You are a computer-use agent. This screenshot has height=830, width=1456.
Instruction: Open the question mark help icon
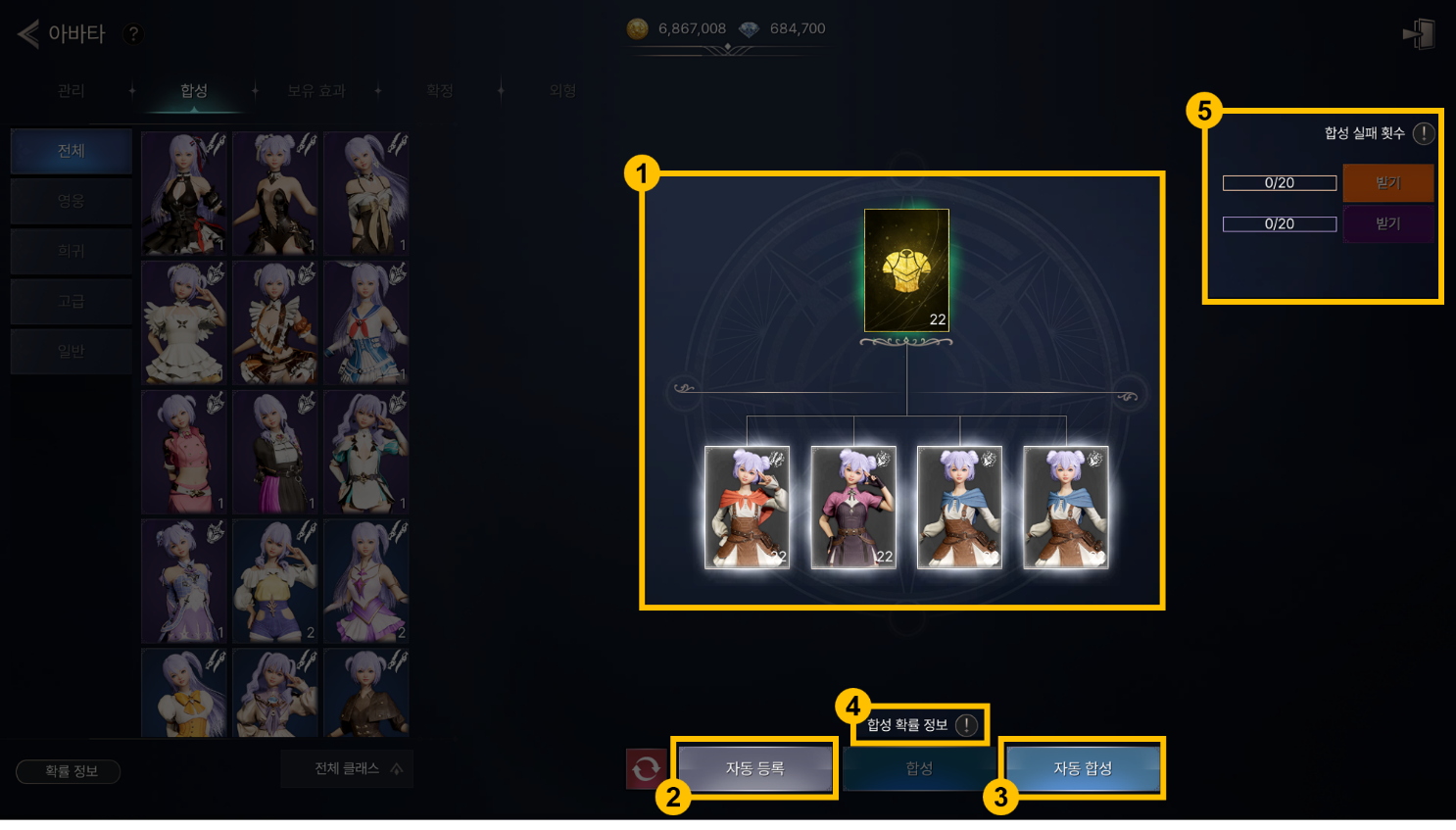coord(133,34)
